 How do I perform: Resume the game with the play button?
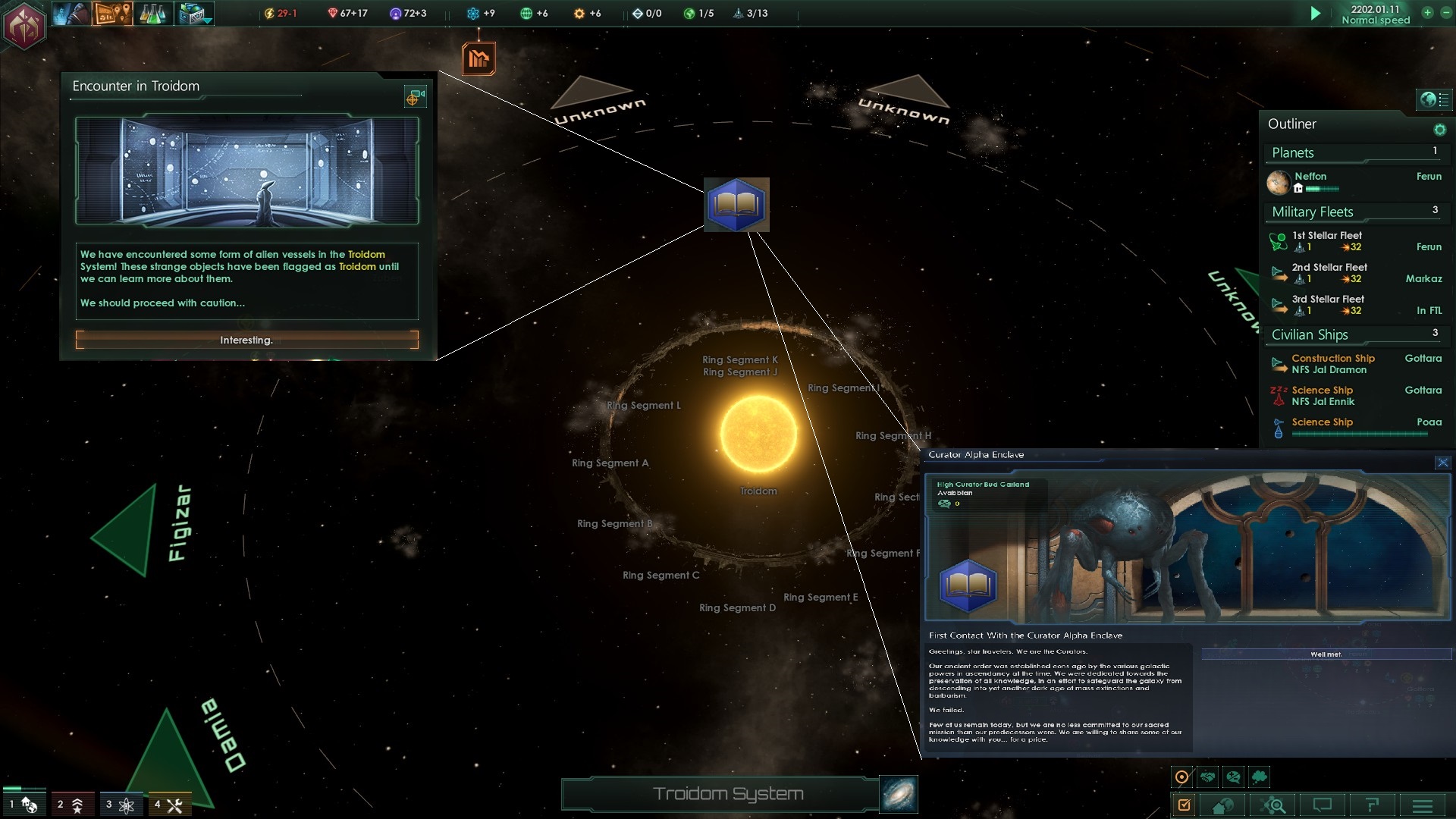[1316, 14]
